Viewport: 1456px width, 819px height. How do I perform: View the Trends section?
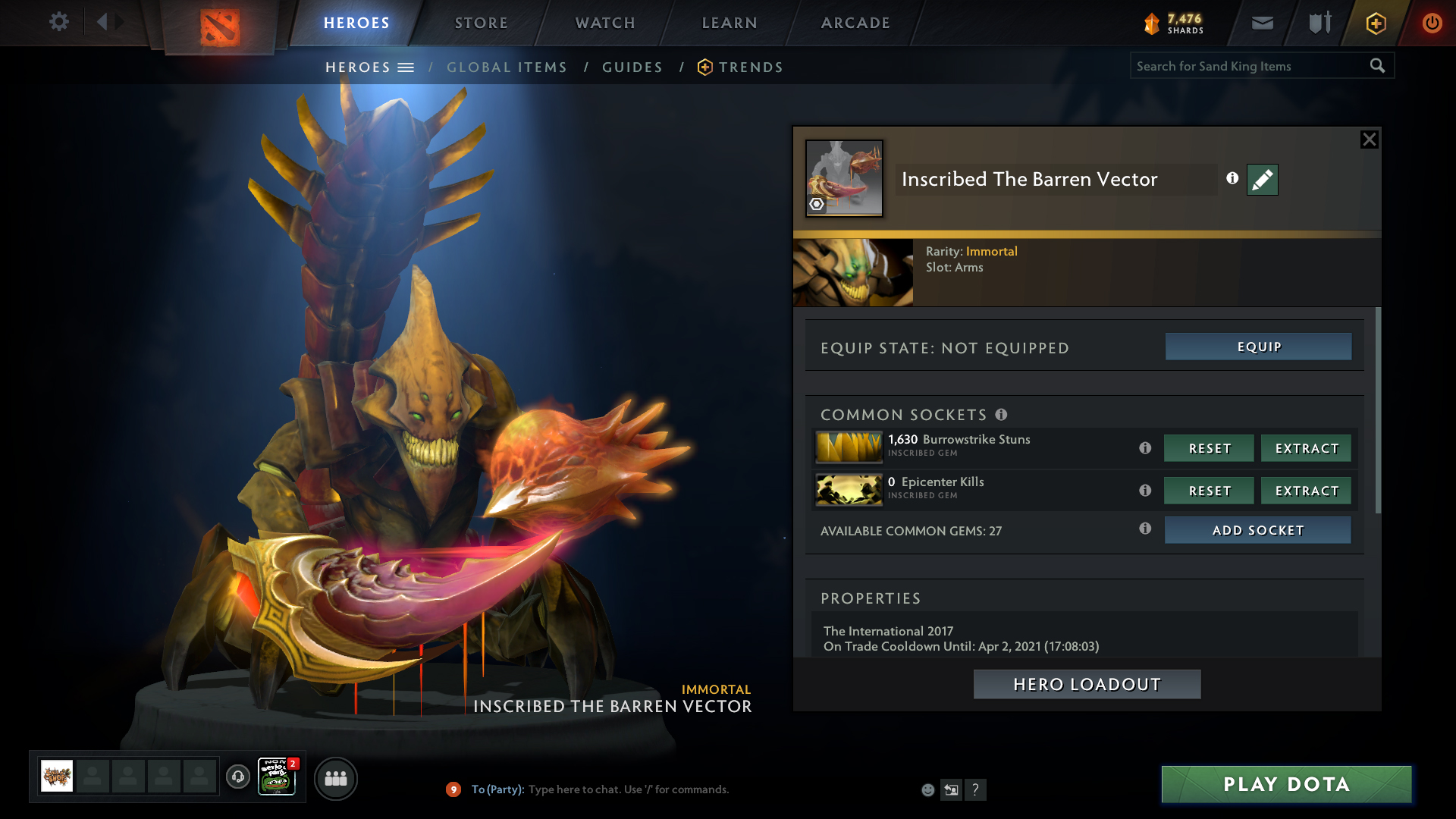coord(750,67)
